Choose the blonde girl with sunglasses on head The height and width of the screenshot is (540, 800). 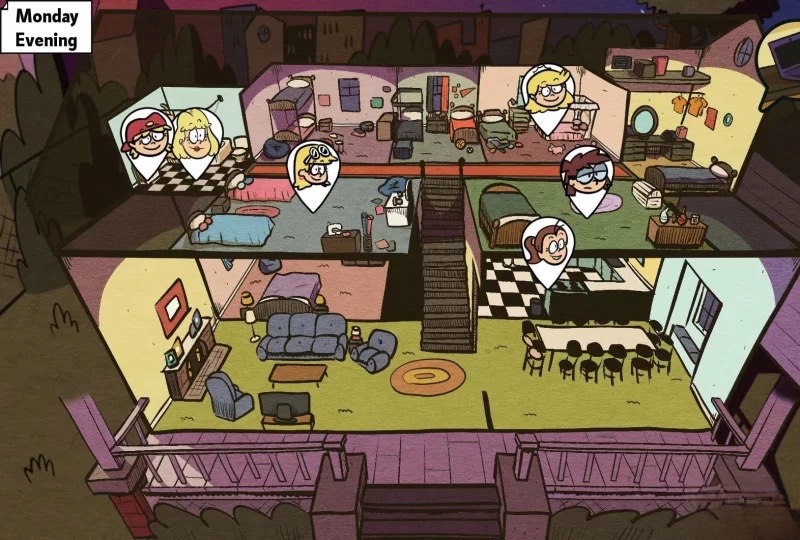(314, 172)
